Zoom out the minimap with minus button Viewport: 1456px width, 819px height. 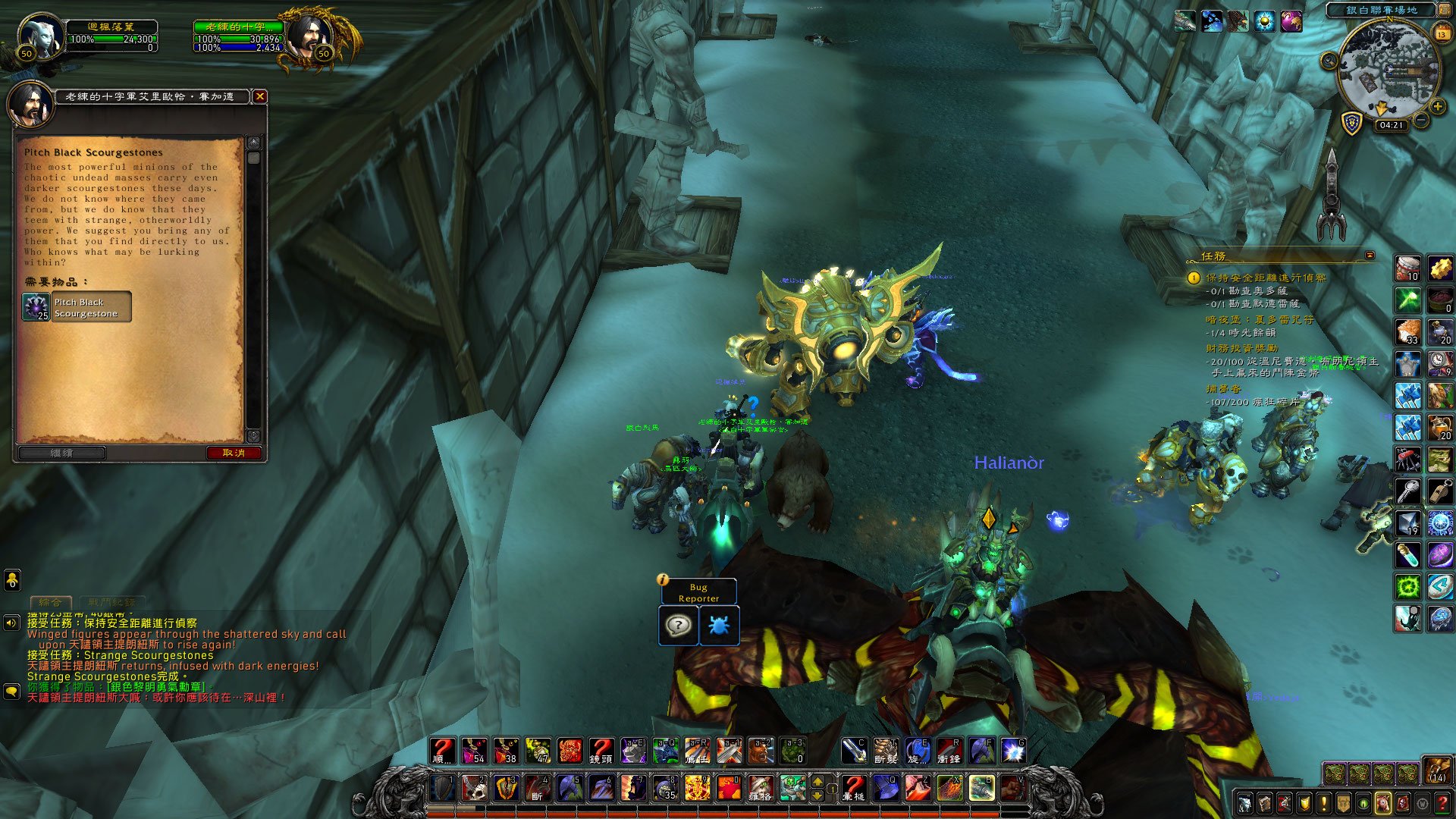point(1422,121)
